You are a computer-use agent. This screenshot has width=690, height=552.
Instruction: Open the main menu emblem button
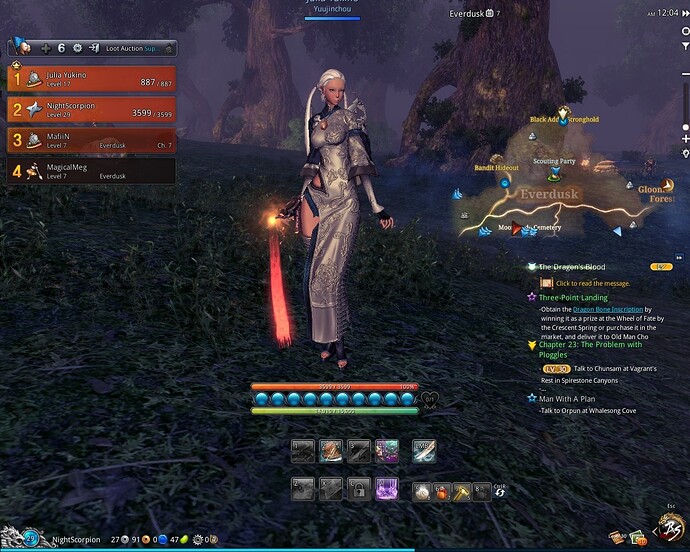(x=668, y=529)
